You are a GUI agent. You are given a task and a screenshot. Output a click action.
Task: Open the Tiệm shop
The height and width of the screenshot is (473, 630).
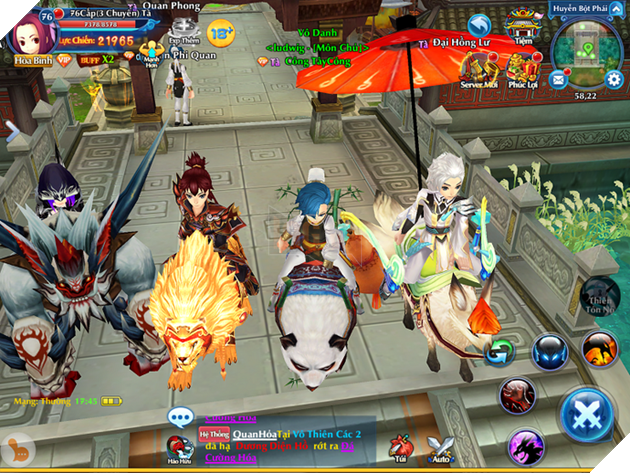click(521, 24)
